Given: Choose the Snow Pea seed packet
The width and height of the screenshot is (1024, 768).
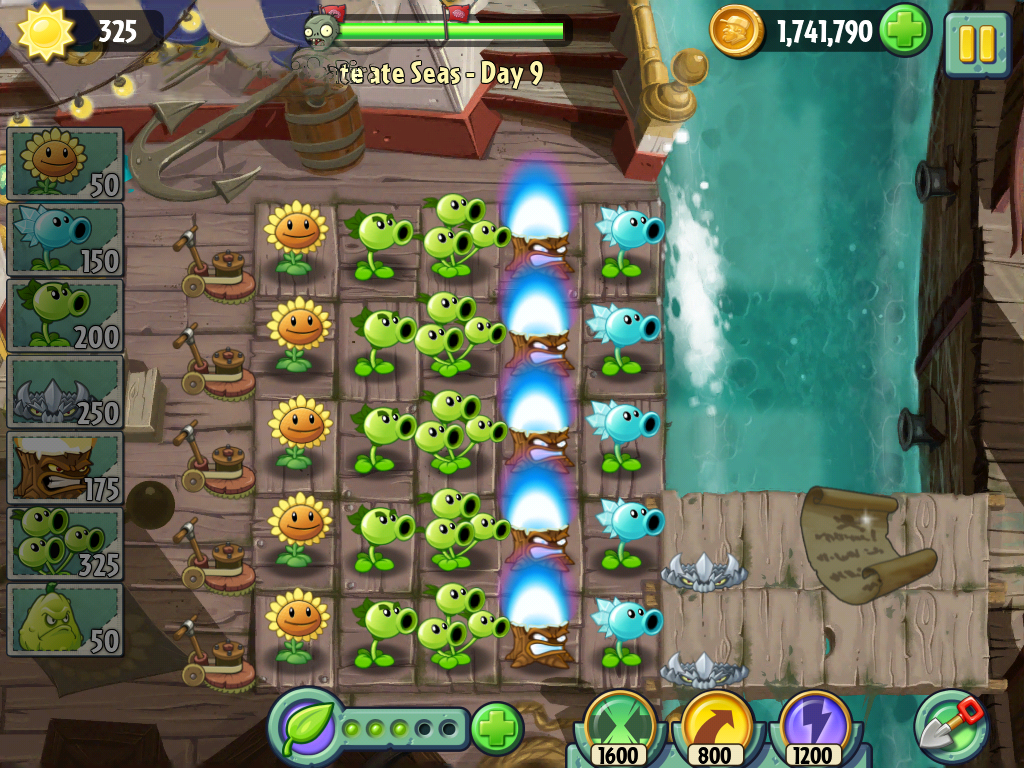Looking at the screenshot, I should 65,239.
